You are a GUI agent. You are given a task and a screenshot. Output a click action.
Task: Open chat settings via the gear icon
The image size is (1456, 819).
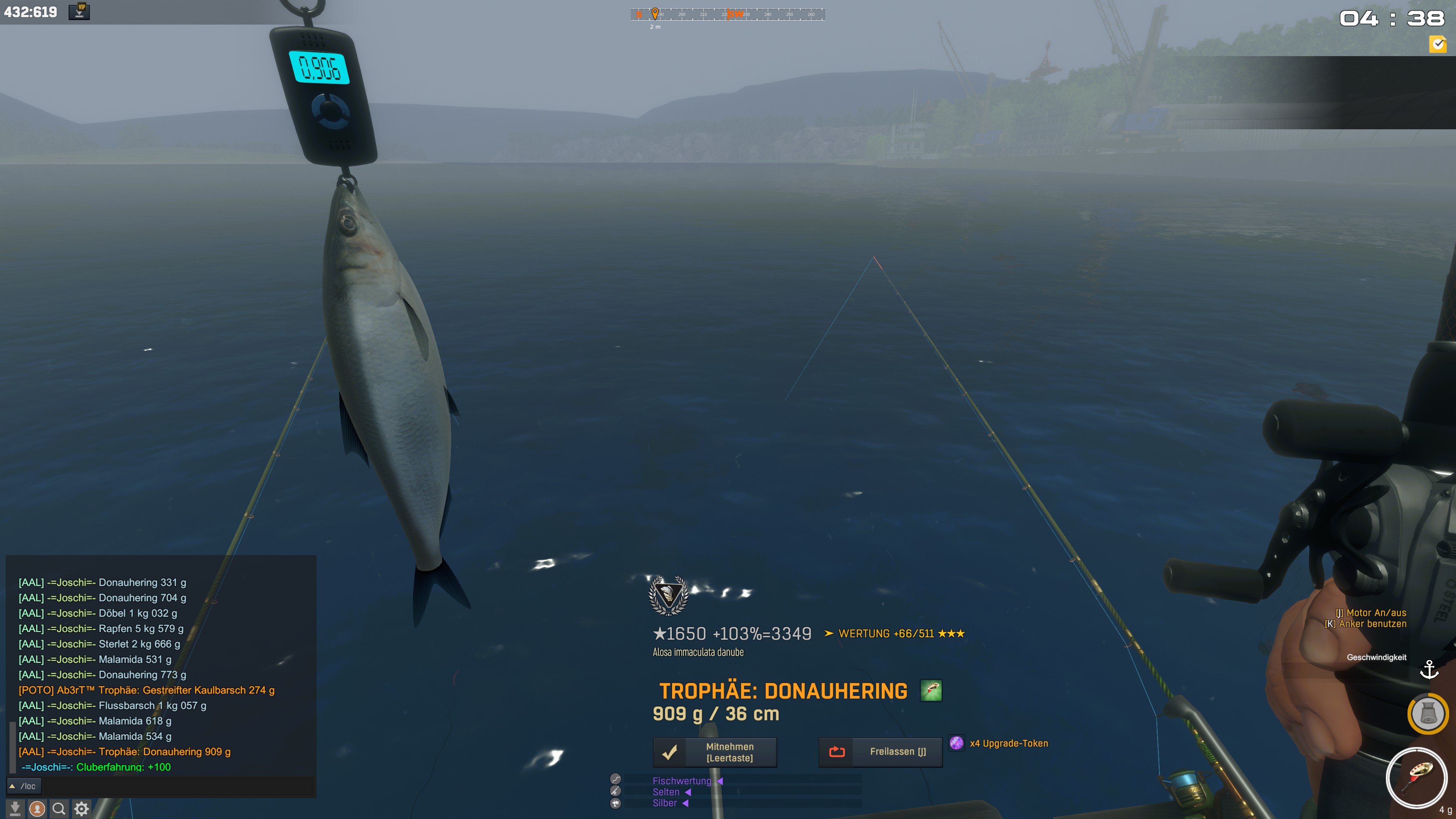point(82,809)
